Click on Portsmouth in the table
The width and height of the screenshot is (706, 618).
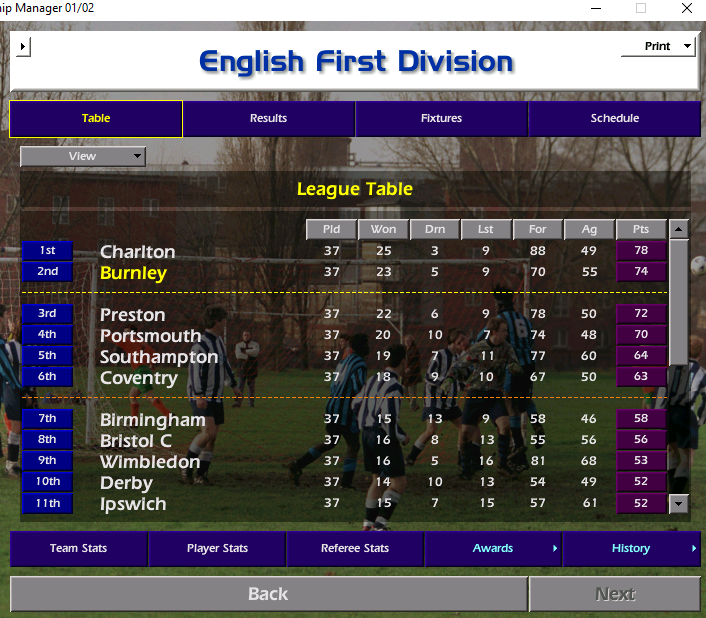150,335
